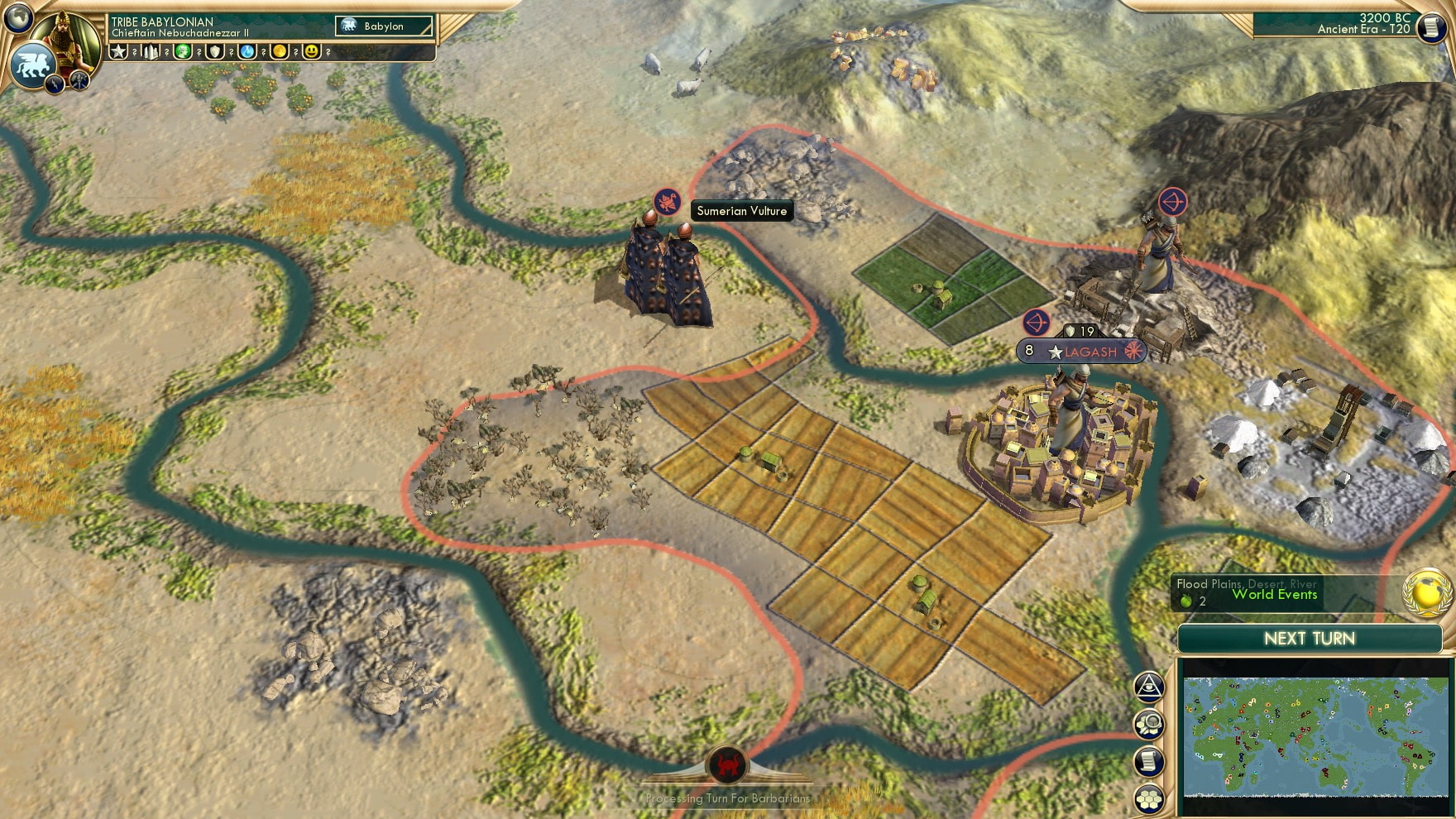Open the Lagash city banner

pyautogui.click(x=1080, y=351)
